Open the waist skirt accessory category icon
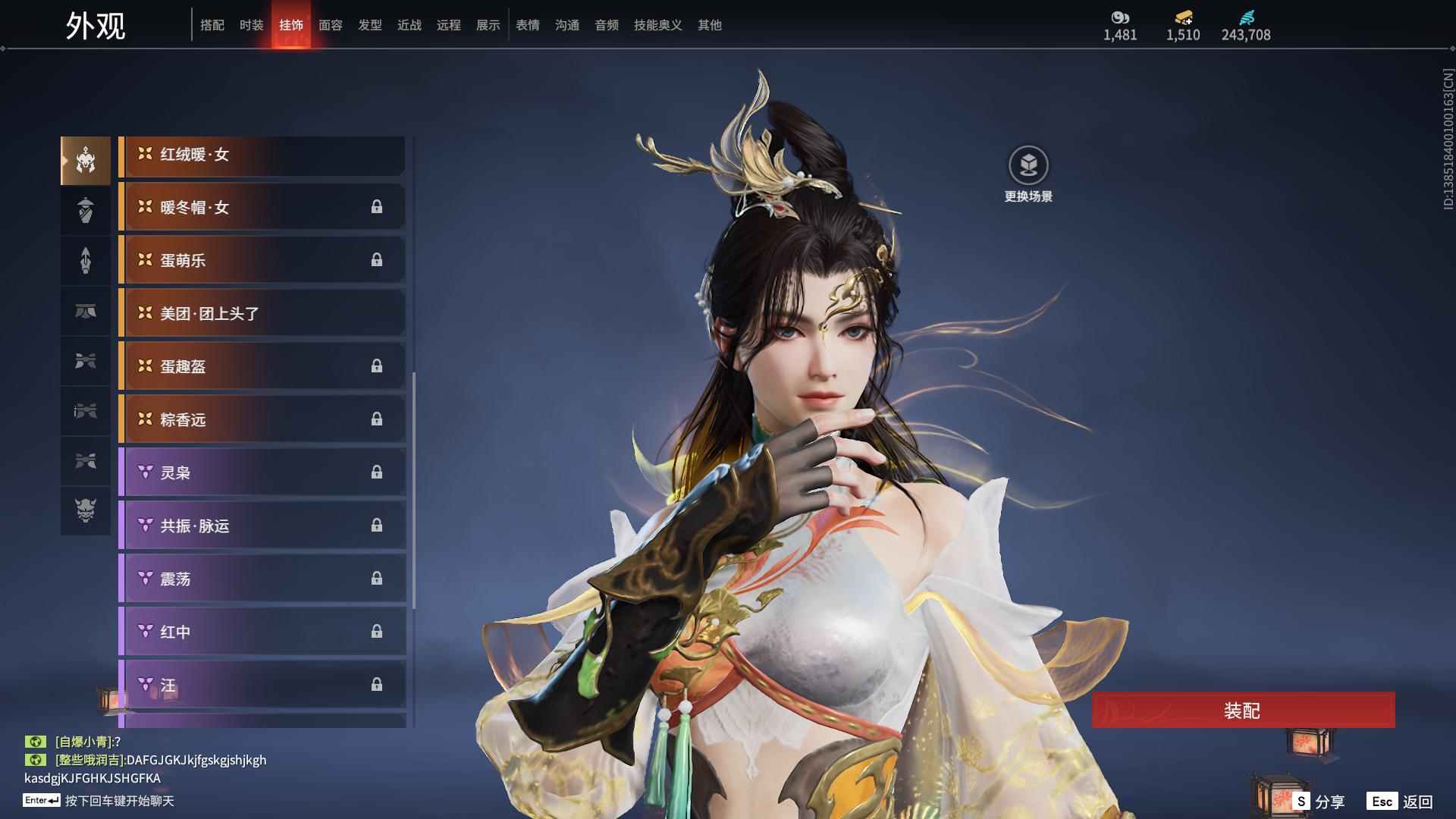Image resolution: width=1456 pixels, height=819 pixels. (86, 312)
